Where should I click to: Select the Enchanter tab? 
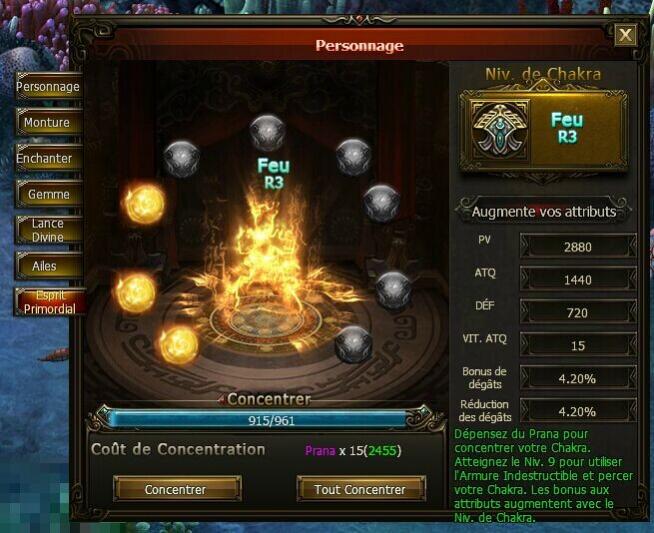tap(48, 159)
